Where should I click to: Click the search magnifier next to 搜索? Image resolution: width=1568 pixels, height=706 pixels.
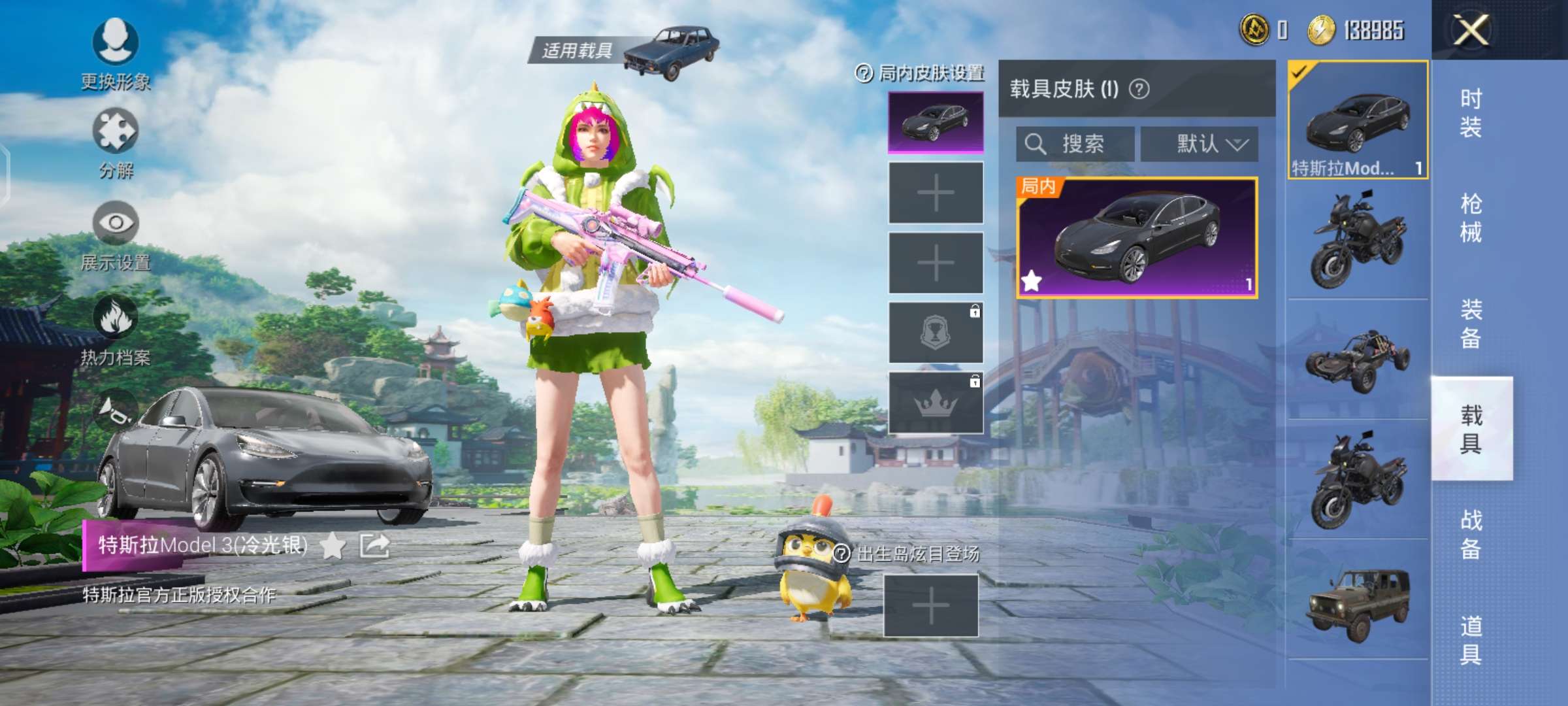1036,144
